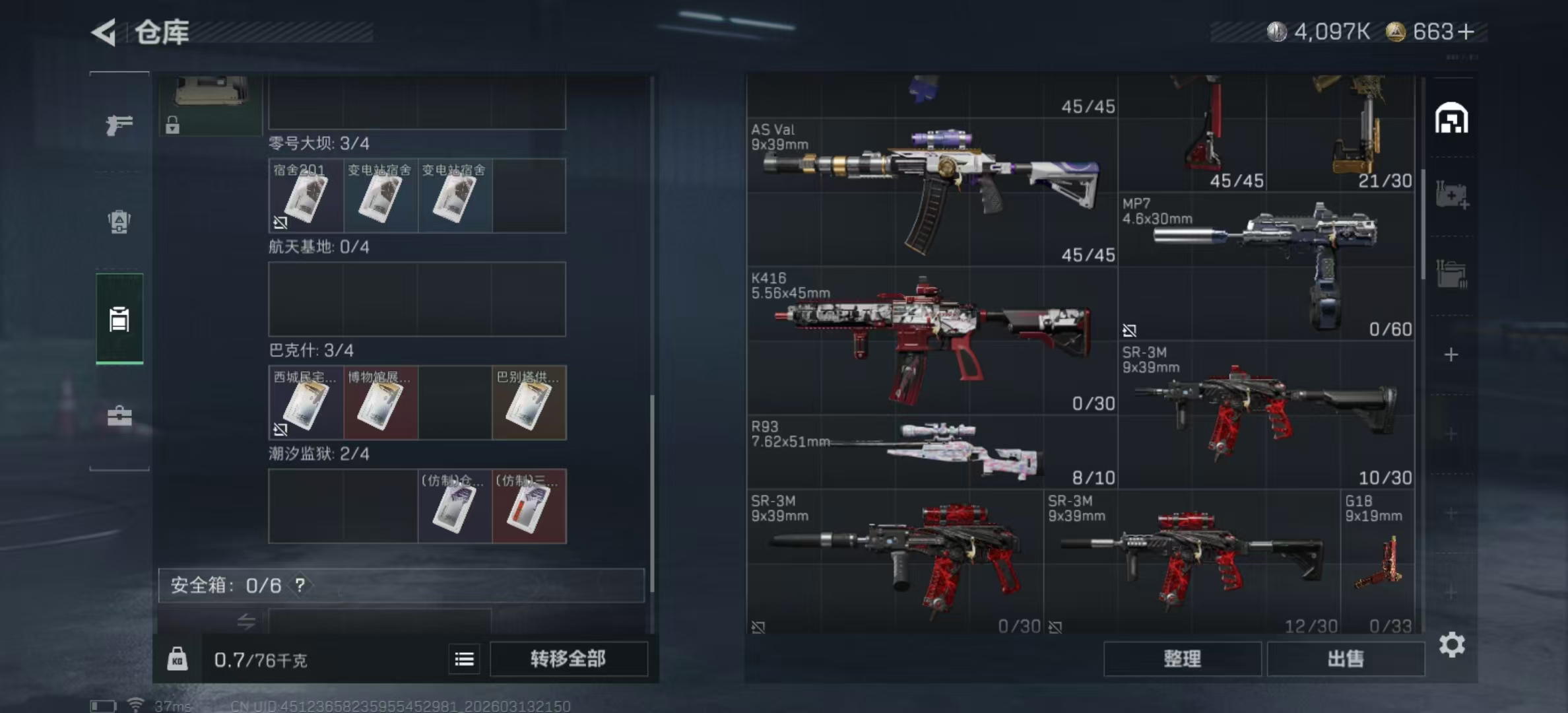Image resolution: width=1568 pixels, height=713 pixels.
Task: Open the 出售 sell button
Action: tap(1345, 659)
